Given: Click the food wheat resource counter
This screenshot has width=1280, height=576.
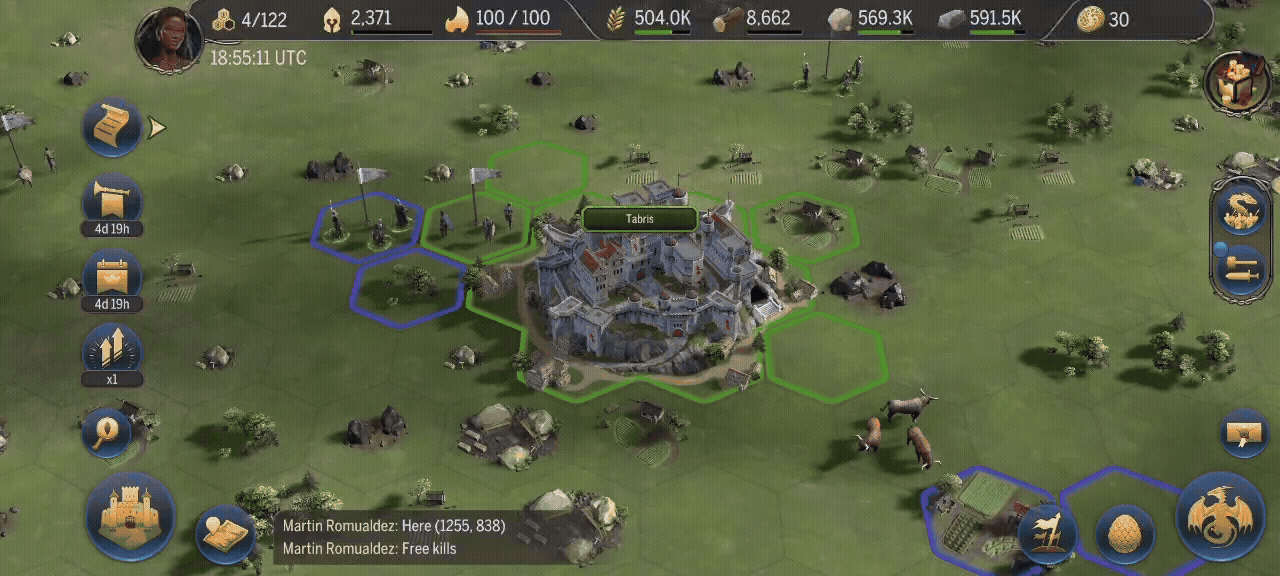Looking at the screenshot, I should (650, 19).
